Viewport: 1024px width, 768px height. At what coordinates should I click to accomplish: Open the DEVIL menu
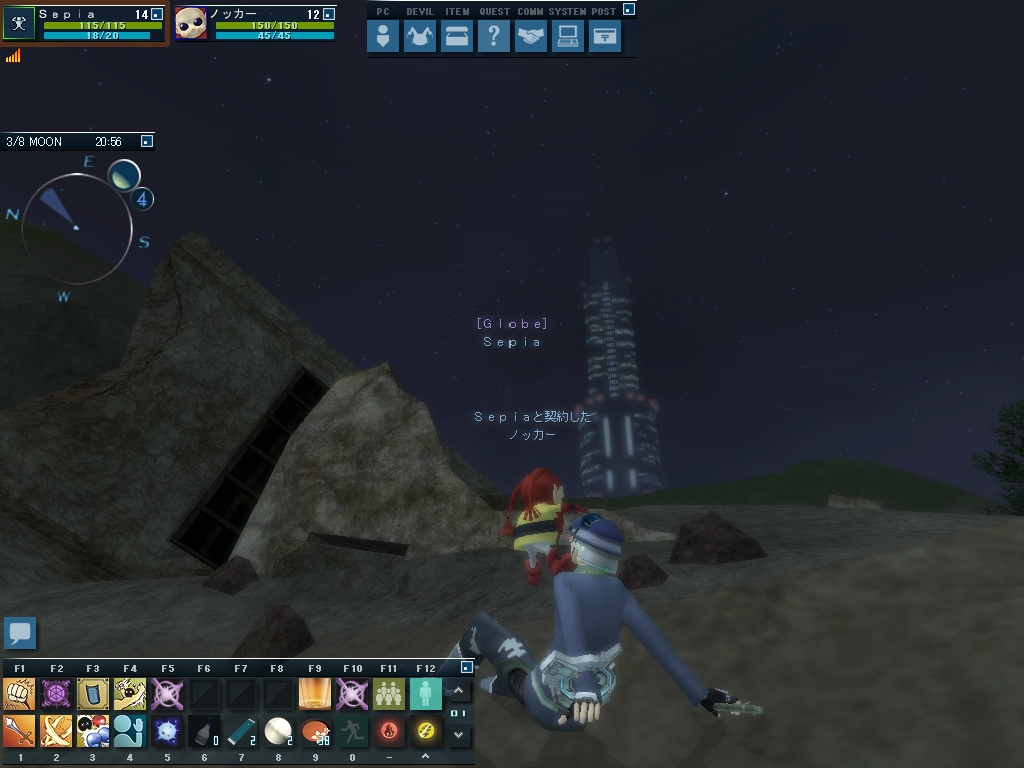point(420,38)
